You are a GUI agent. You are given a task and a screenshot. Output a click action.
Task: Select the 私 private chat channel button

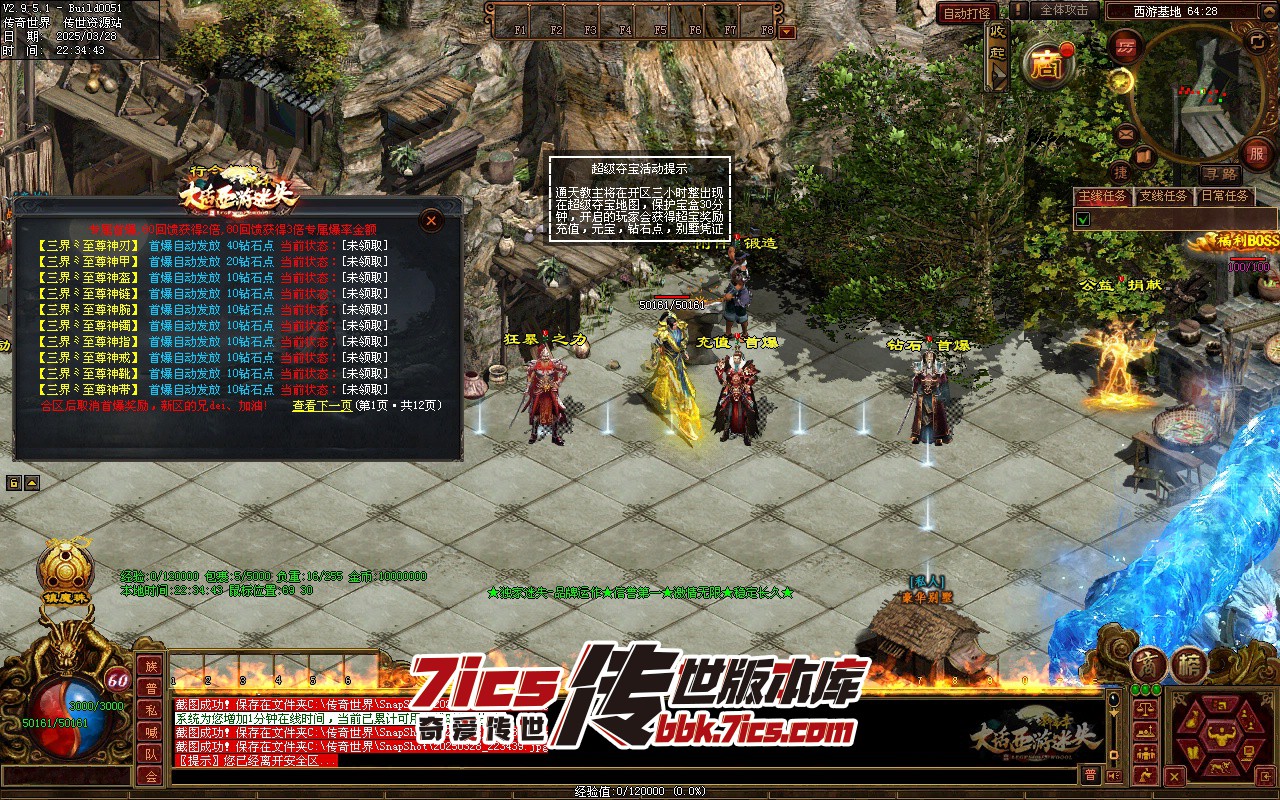pyautogui.click(x=150, y=710)
